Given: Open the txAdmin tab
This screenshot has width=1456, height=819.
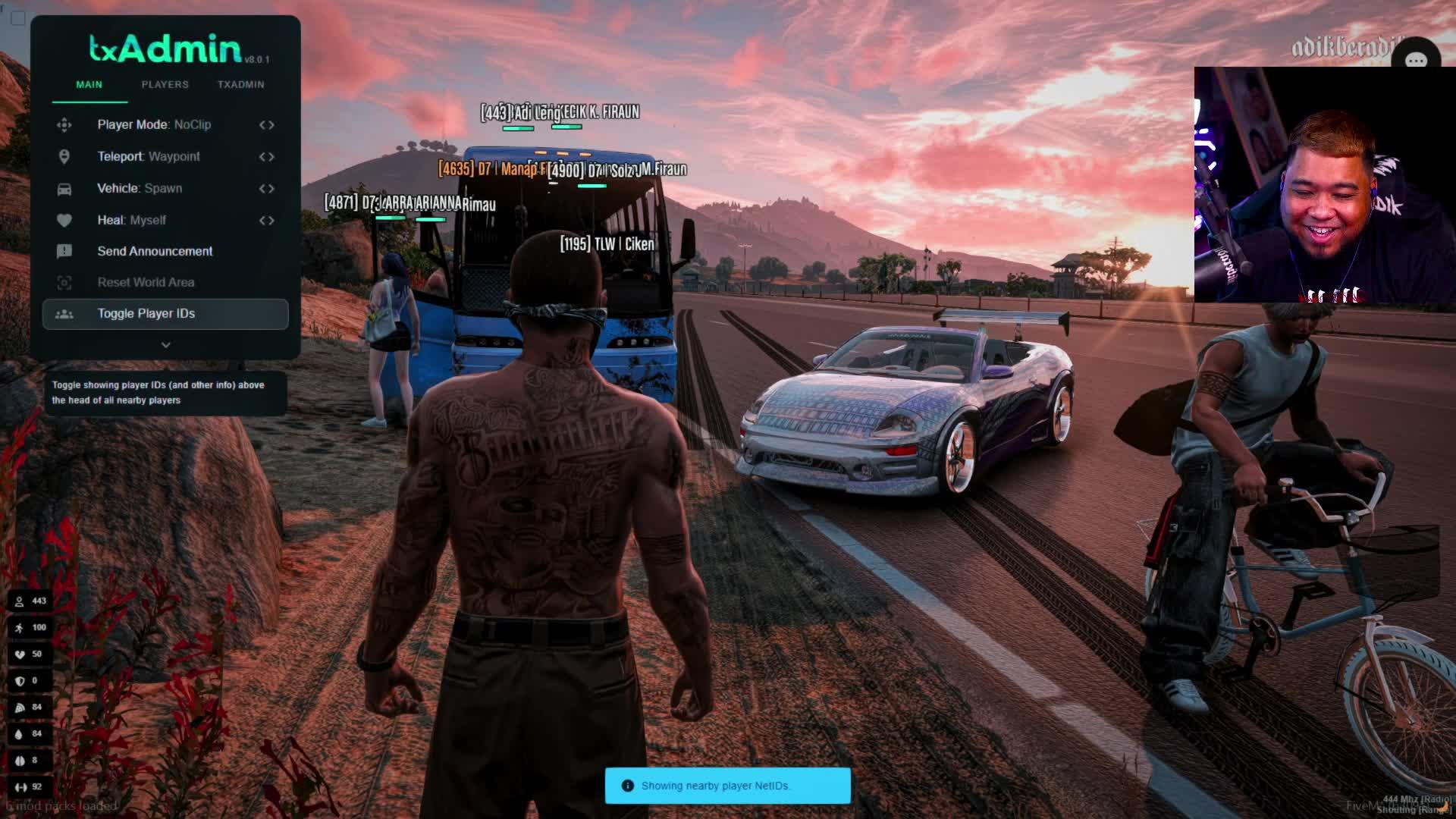Looking at the screenshot, I should [240, 84].
